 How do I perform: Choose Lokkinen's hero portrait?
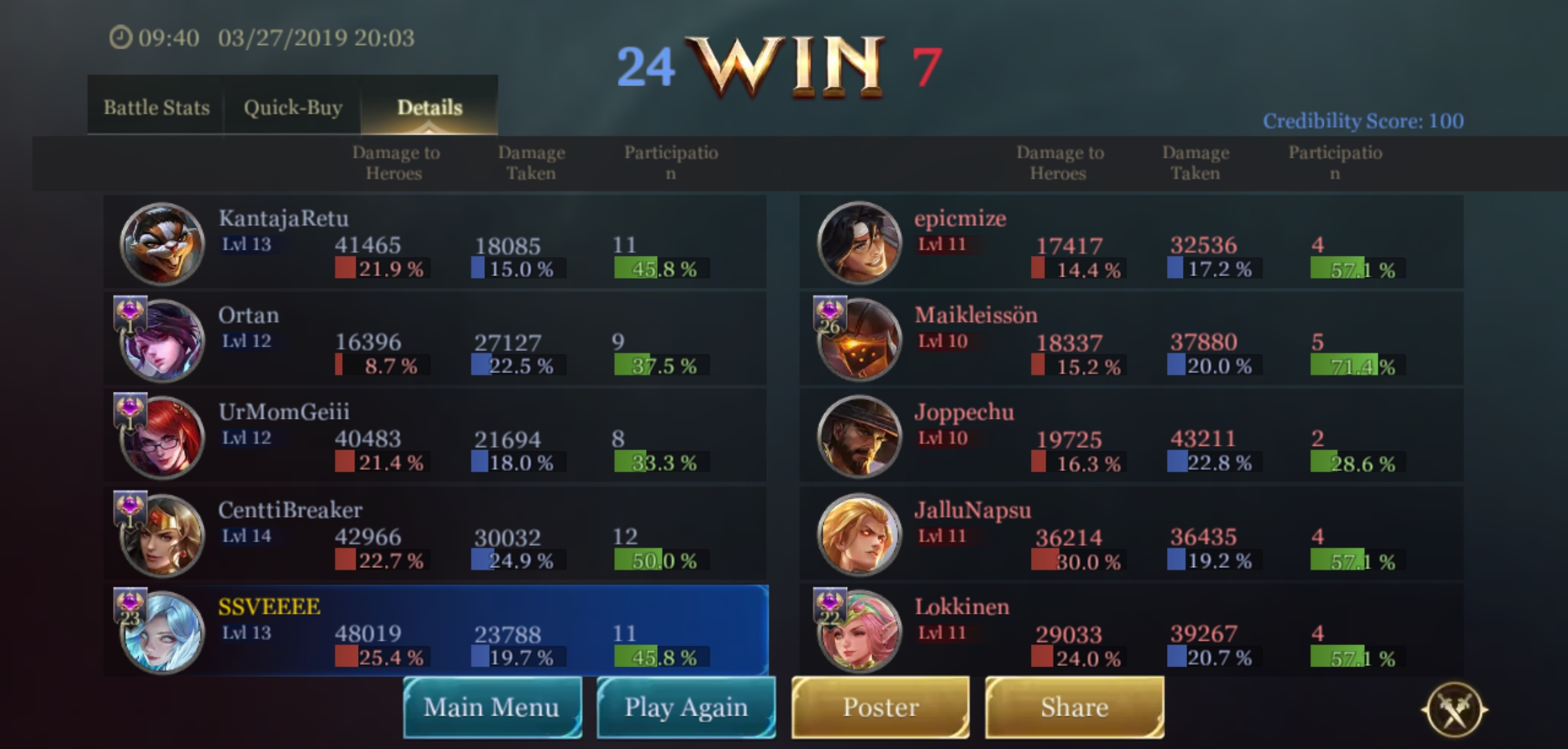(x=860, y=631)
